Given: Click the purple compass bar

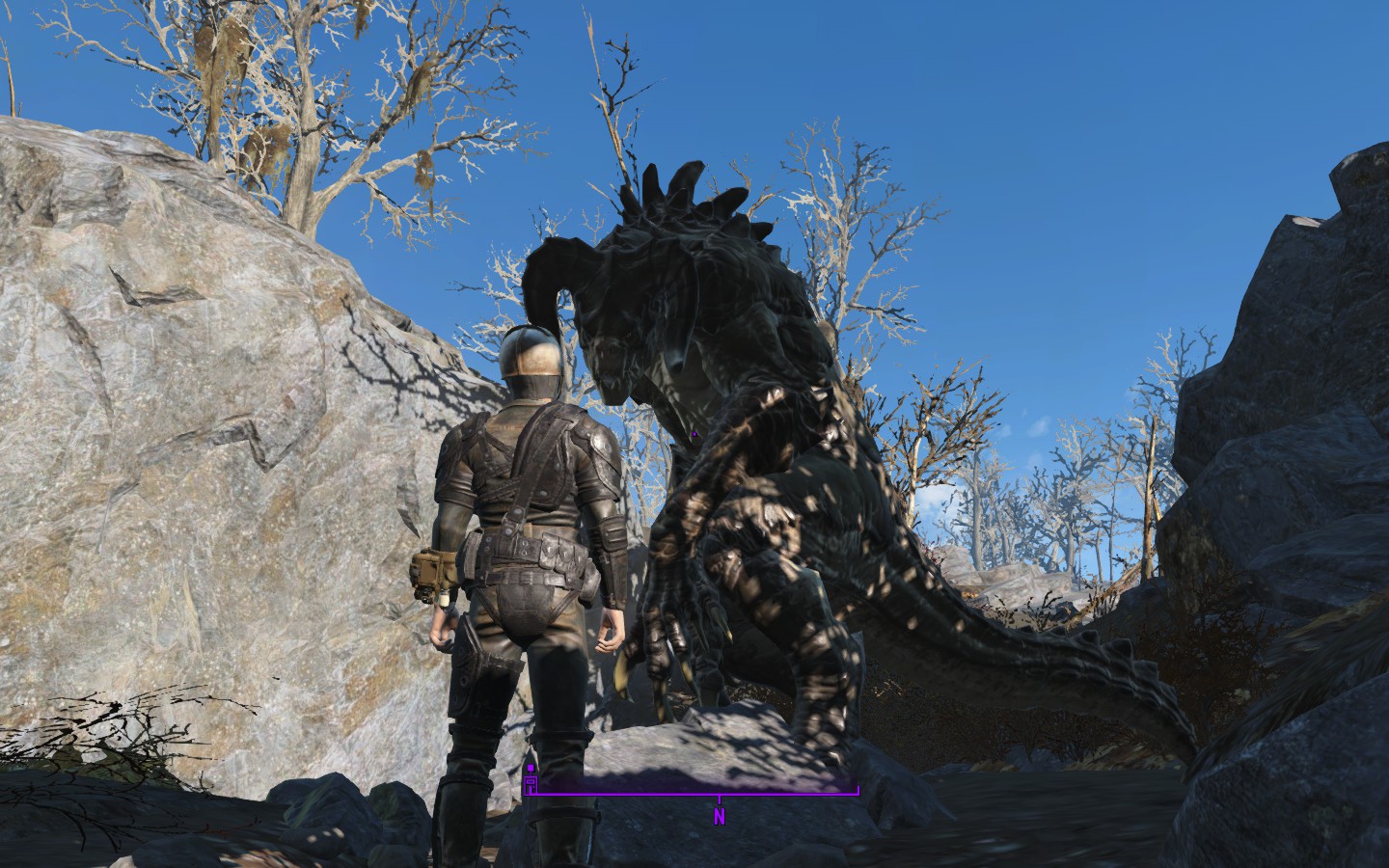Looking at the screenshot, I should coord(693,794).
